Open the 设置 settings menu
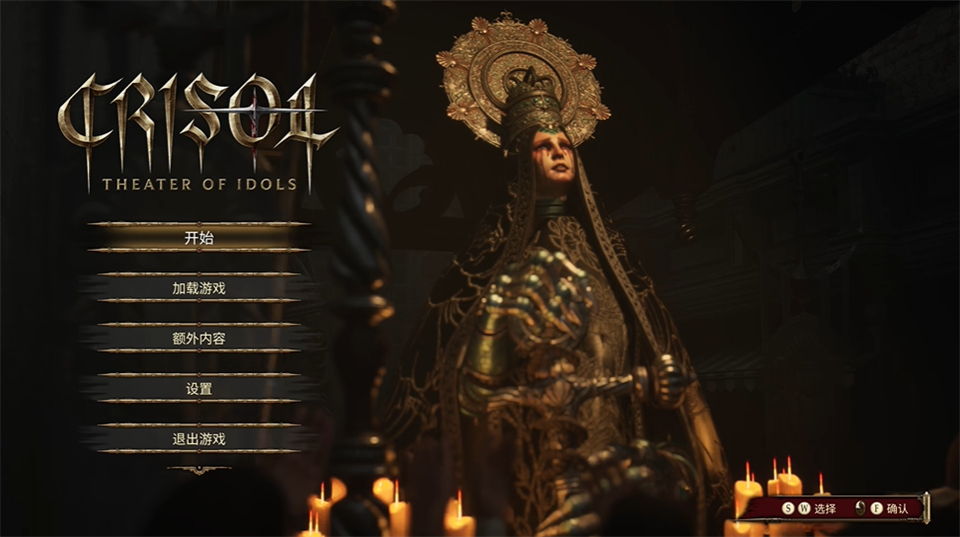This screenshot has height=537, width=960. [199, 388]
